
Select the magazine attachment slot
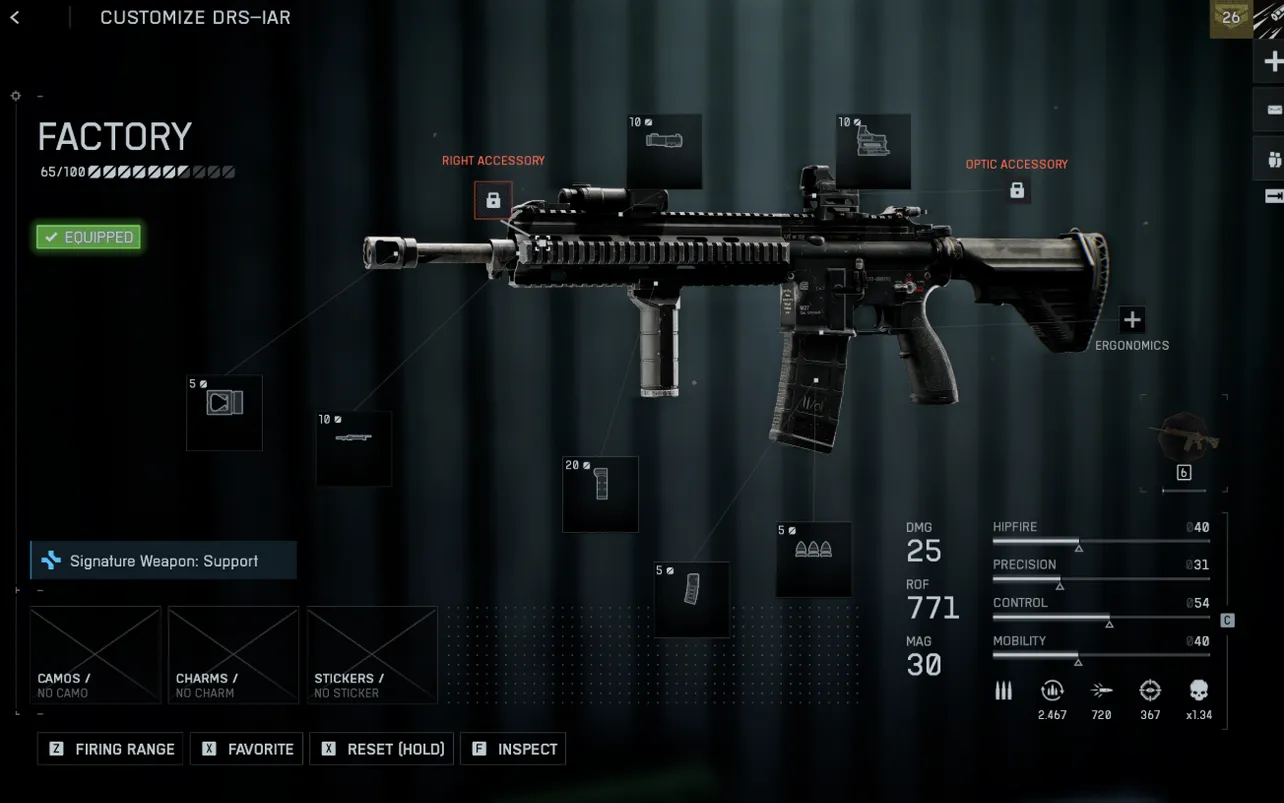[x=691, y=600]
